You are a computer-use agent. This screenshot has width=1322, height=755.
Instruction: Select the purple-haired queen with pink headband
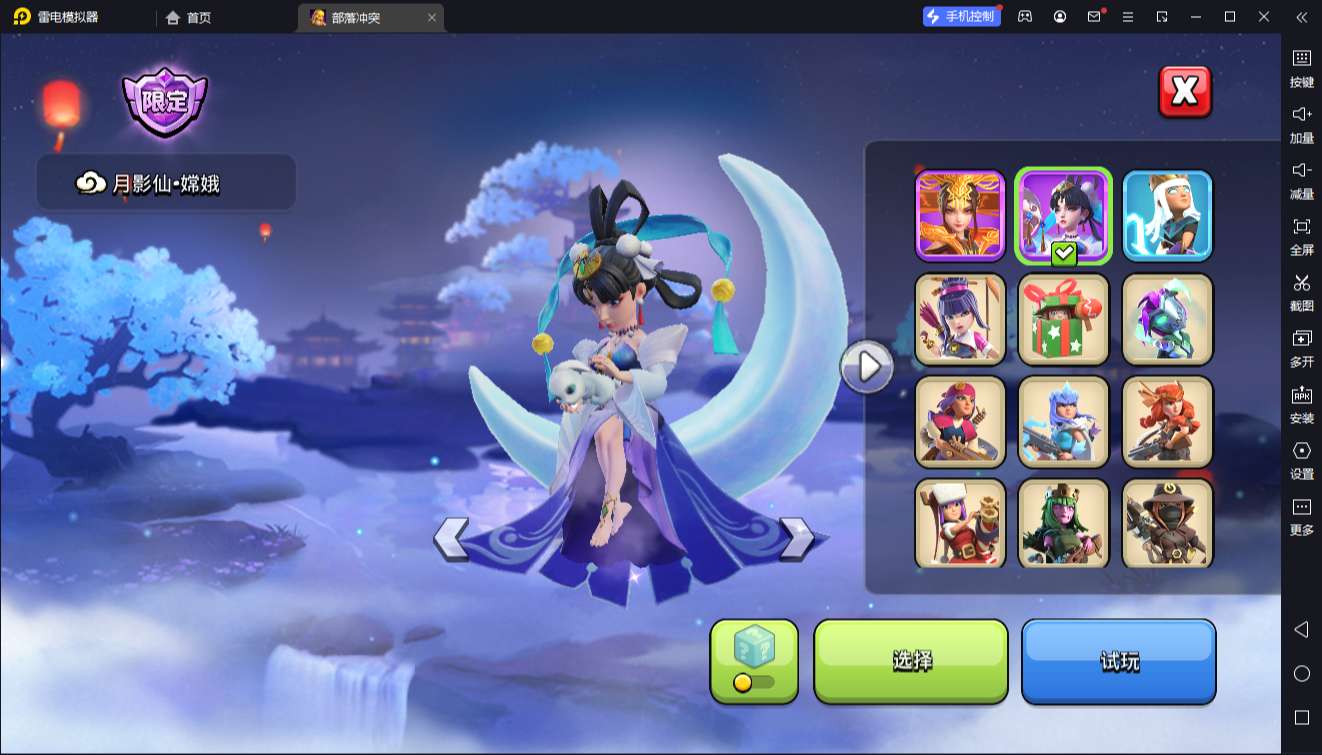point(960,319)
